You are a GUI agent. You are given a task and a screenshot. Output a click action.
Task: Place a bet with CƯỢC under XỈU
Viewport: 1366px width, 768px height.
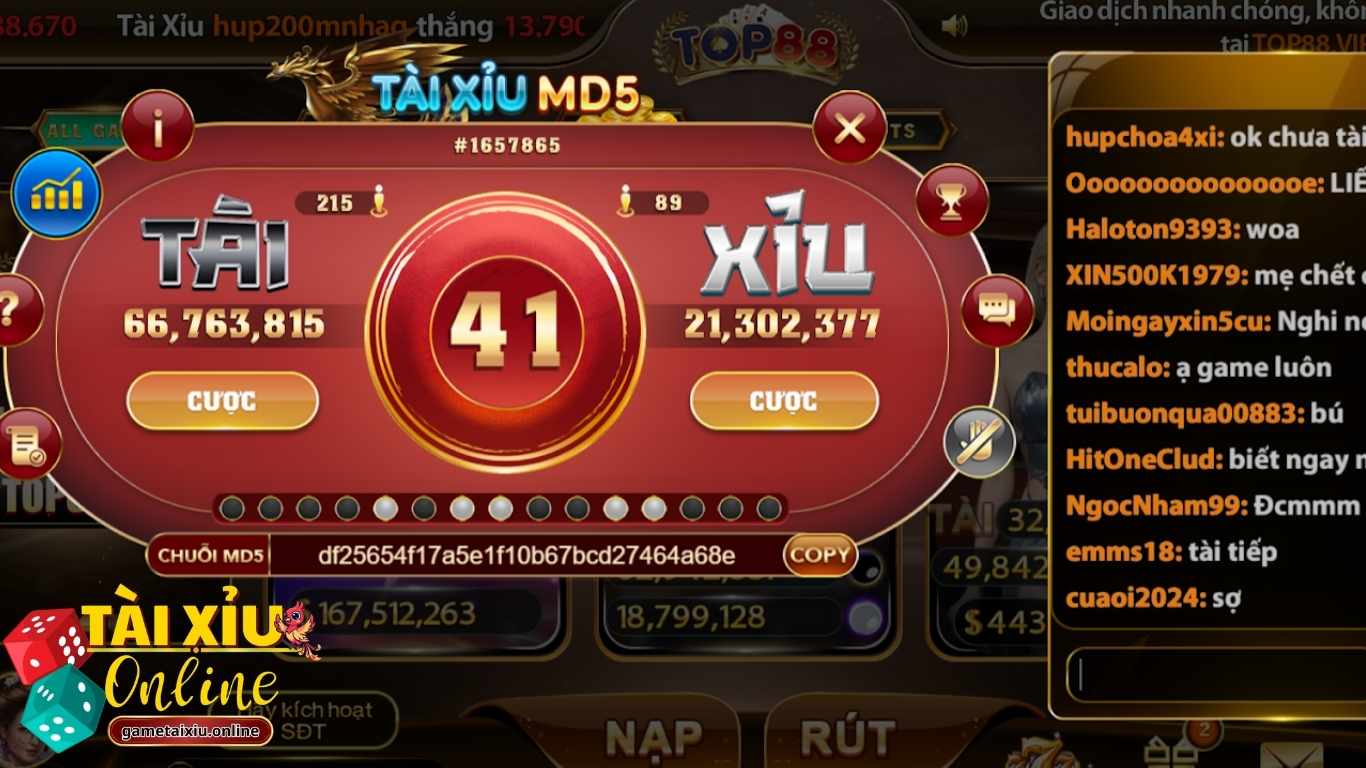784,401
